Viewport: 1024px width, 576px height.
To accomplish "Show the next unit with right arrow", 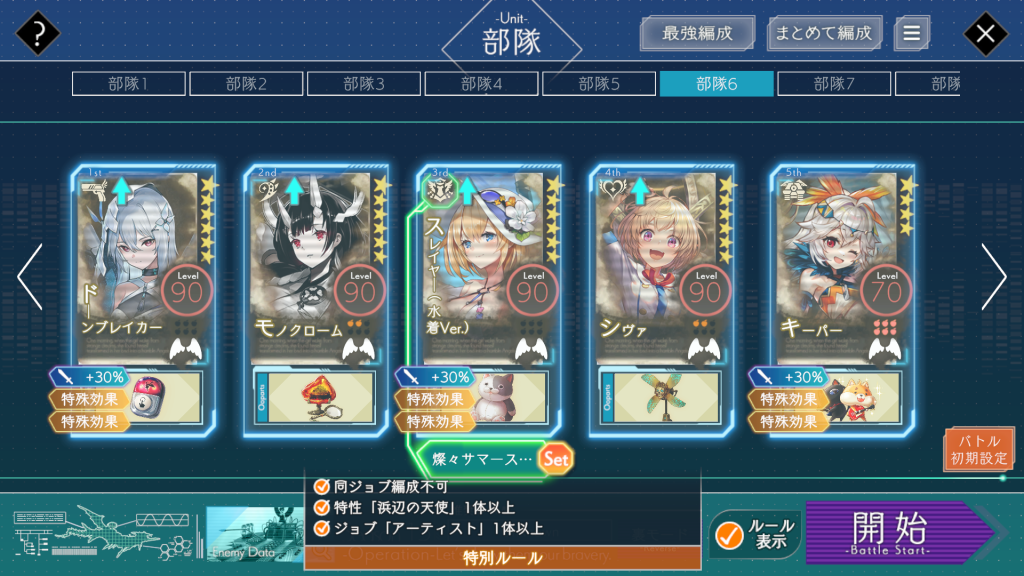I will [993, 277].
